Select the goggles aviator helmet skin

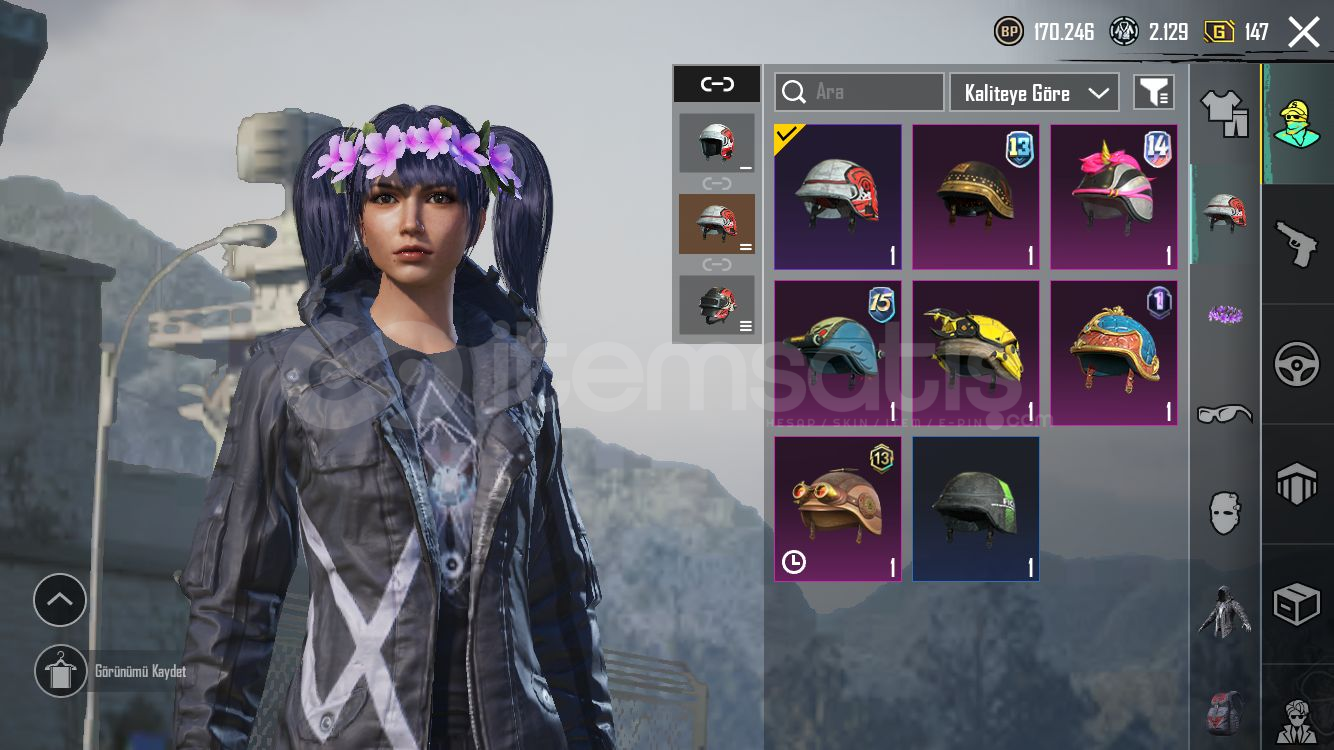pyautogui.click(x=837, y=509)
